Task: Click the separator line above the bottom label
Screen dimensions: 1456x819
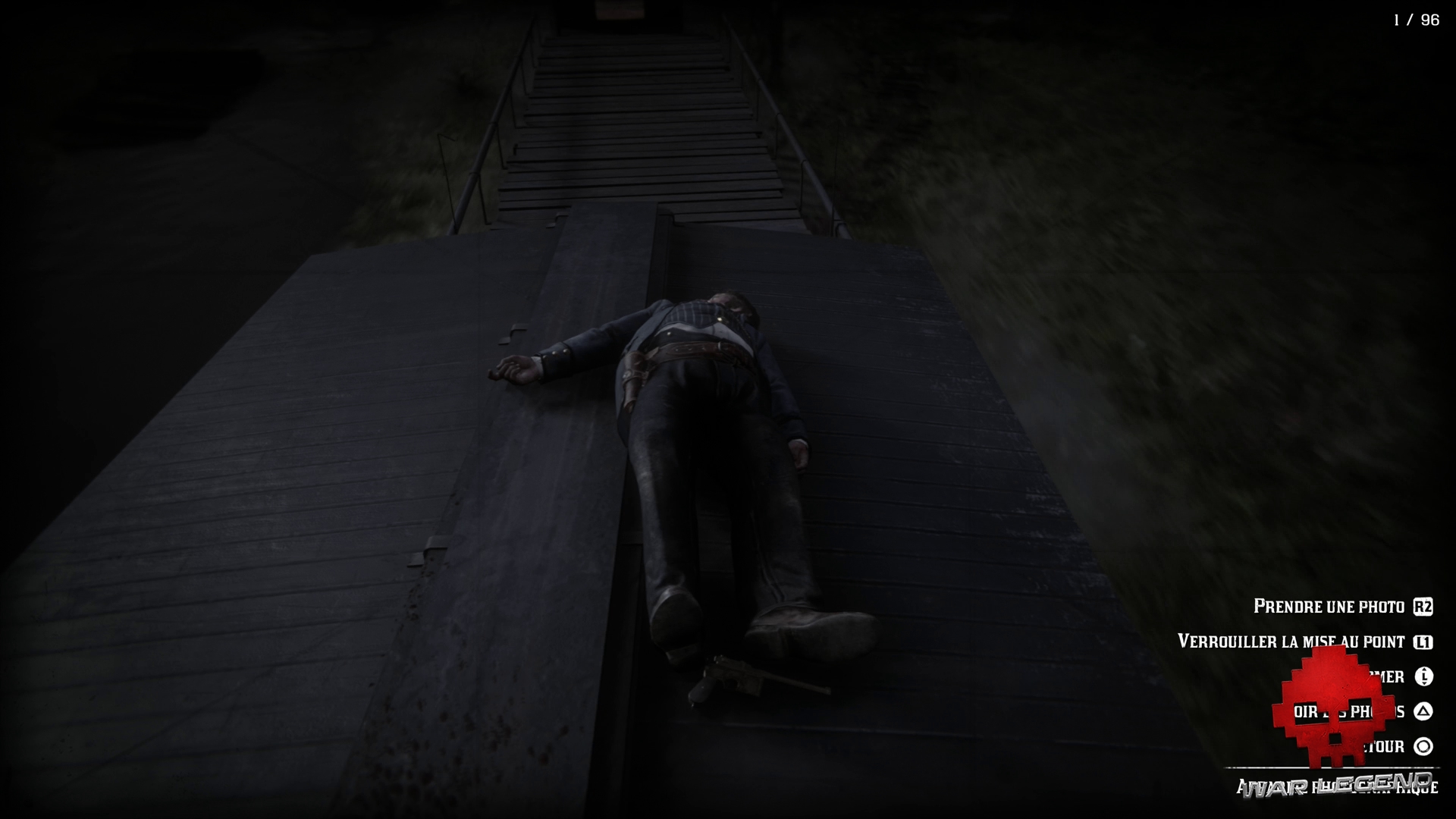Action: point(1335,768)
